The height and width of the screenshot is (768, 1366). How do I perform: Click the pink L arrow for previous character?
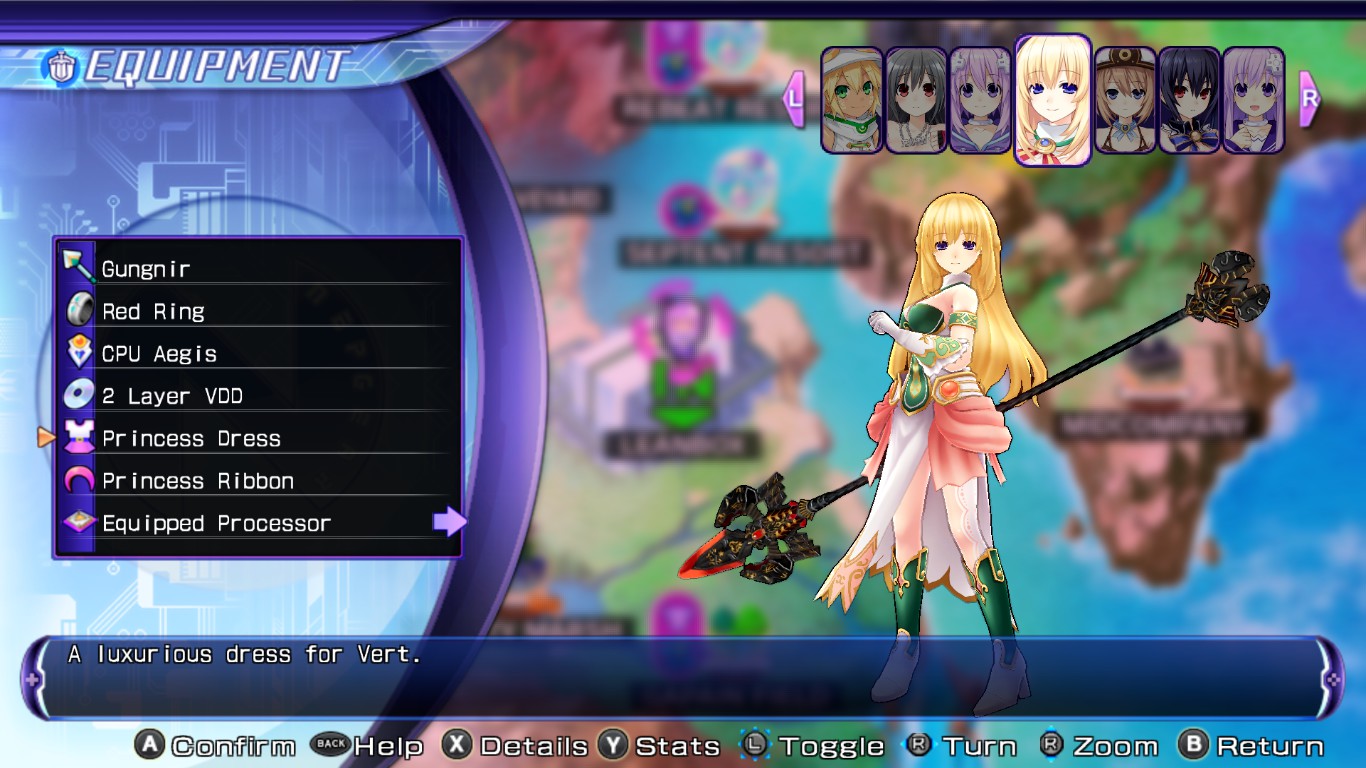pos(795,99)
